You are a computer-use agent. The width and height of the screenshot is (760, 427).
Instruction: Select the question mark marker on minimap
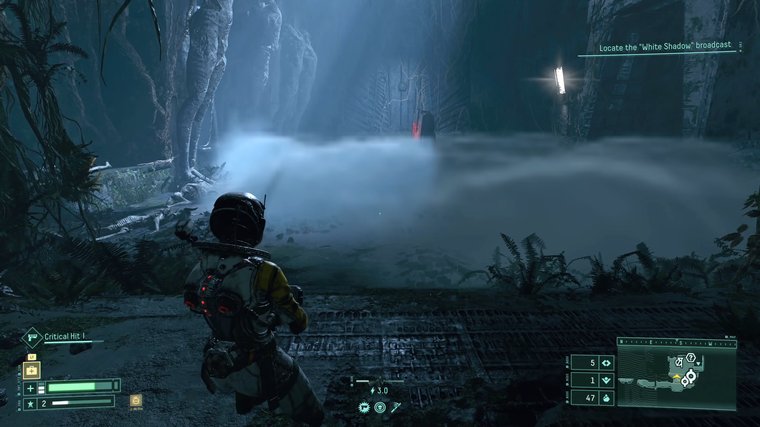(x=691, y=357)
